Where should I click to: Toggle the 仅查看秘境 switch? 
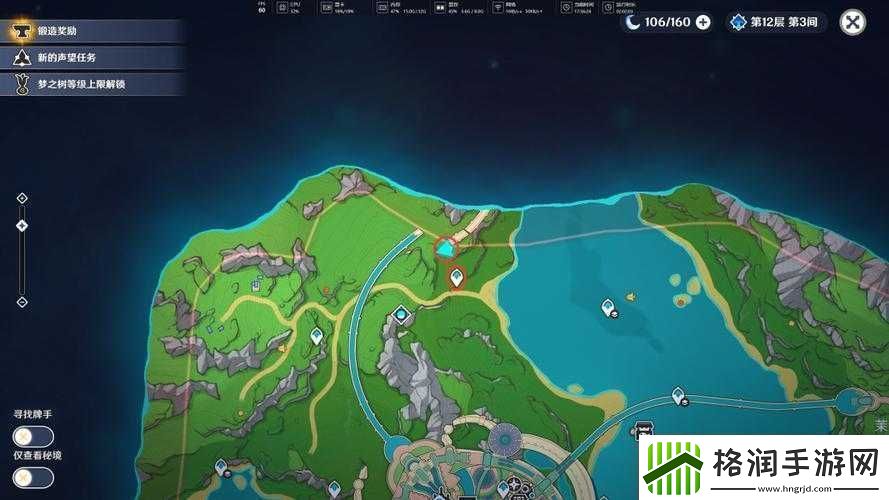pos(33,477)
